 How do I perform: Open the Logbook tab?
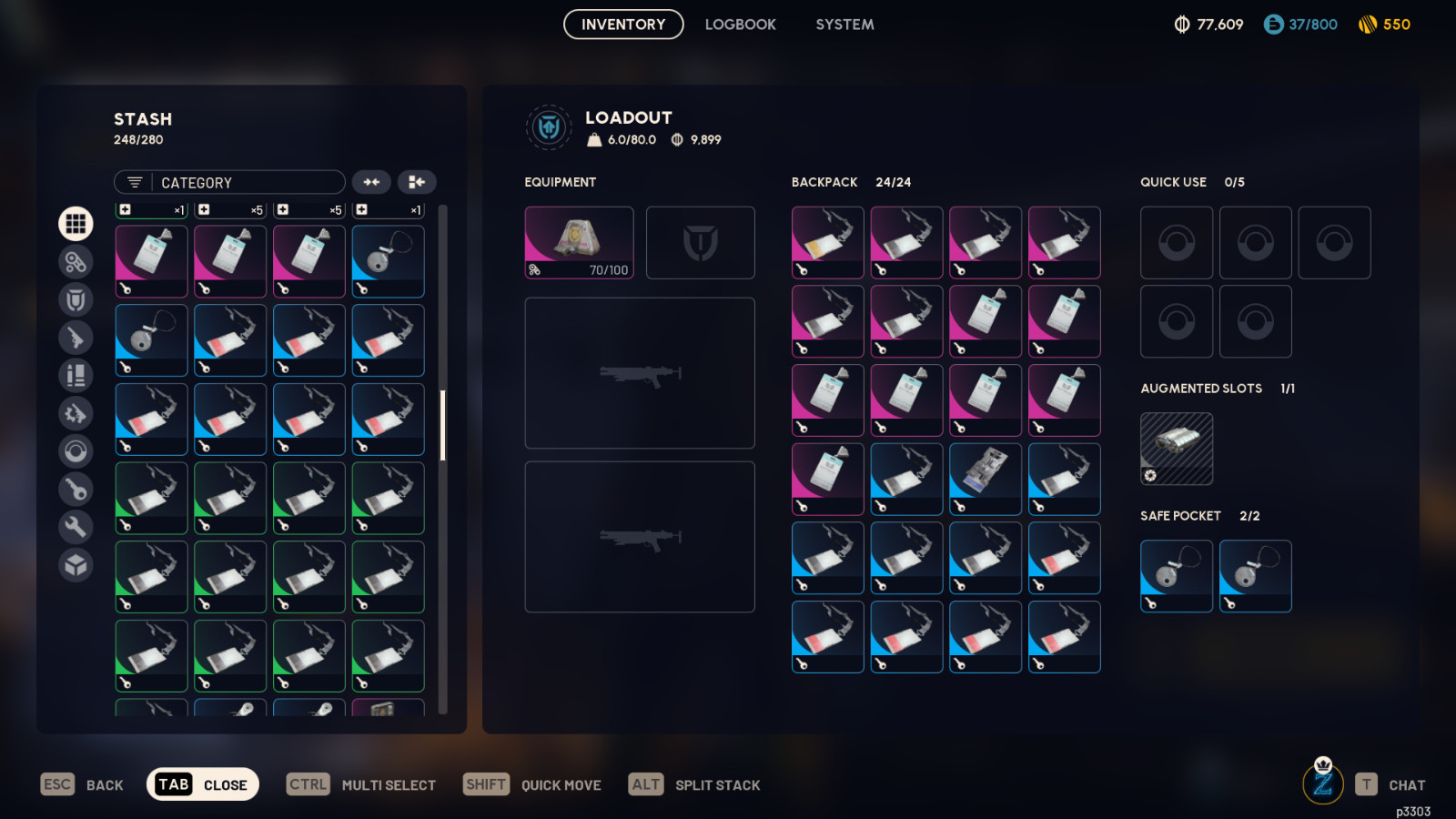740,25
